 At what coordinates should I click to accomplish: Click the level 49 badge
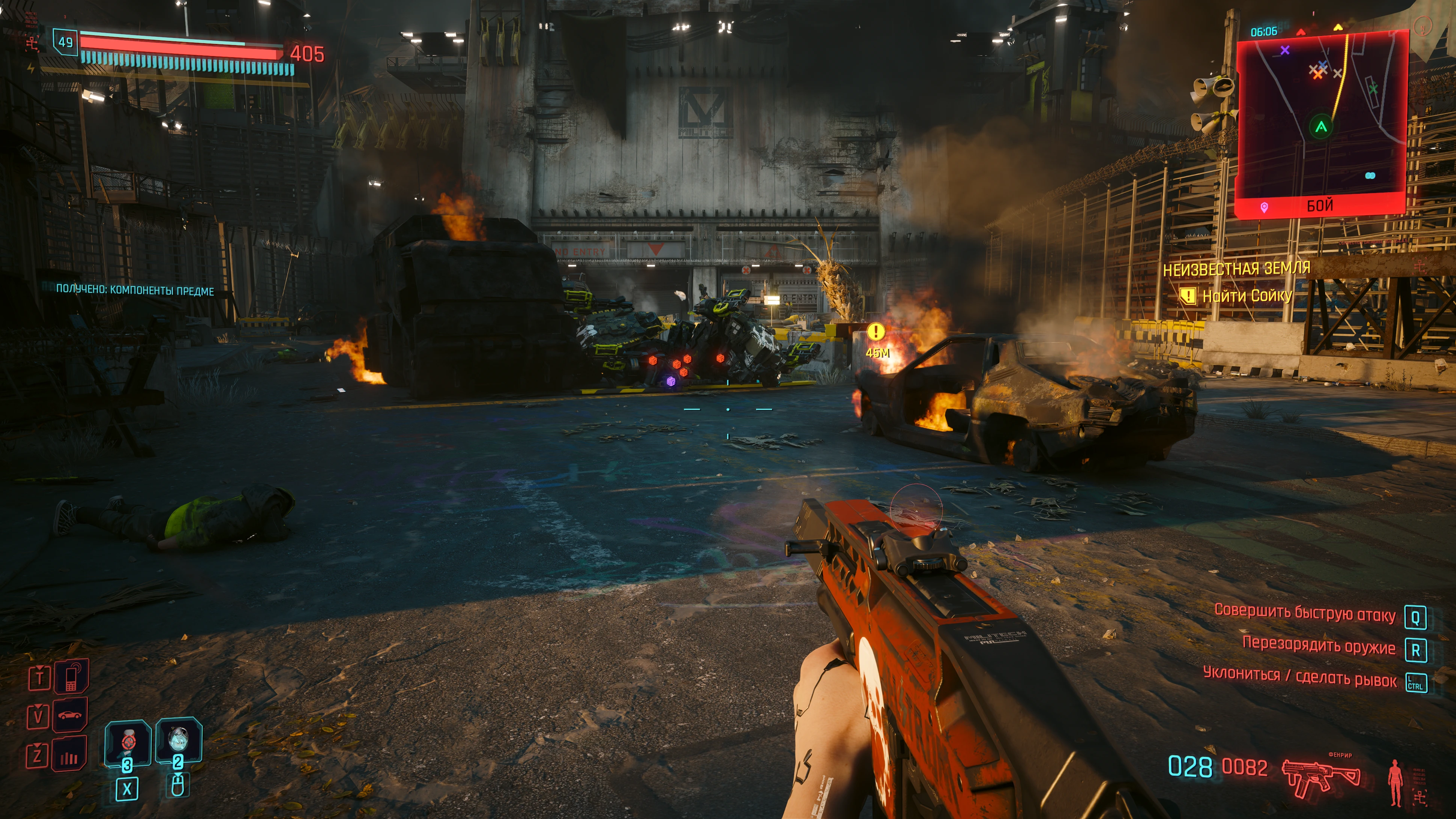point(66,42)
